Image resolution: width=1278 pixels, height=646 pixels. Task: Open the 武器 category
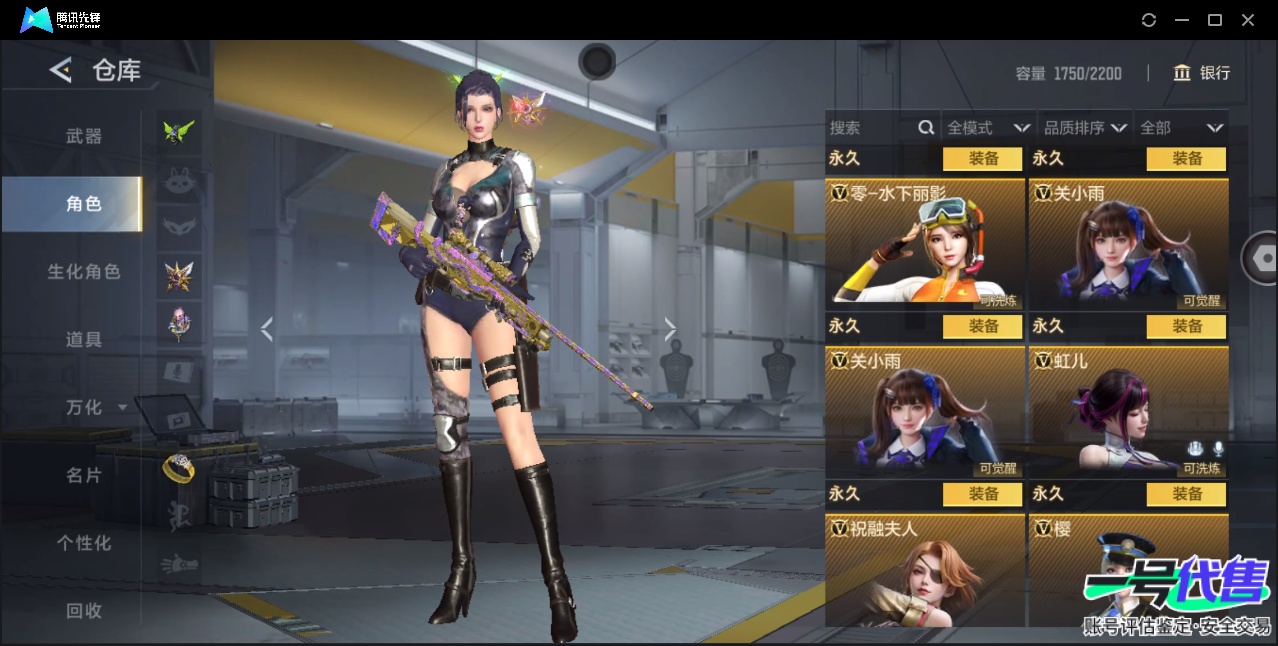[x=84, y=136]
